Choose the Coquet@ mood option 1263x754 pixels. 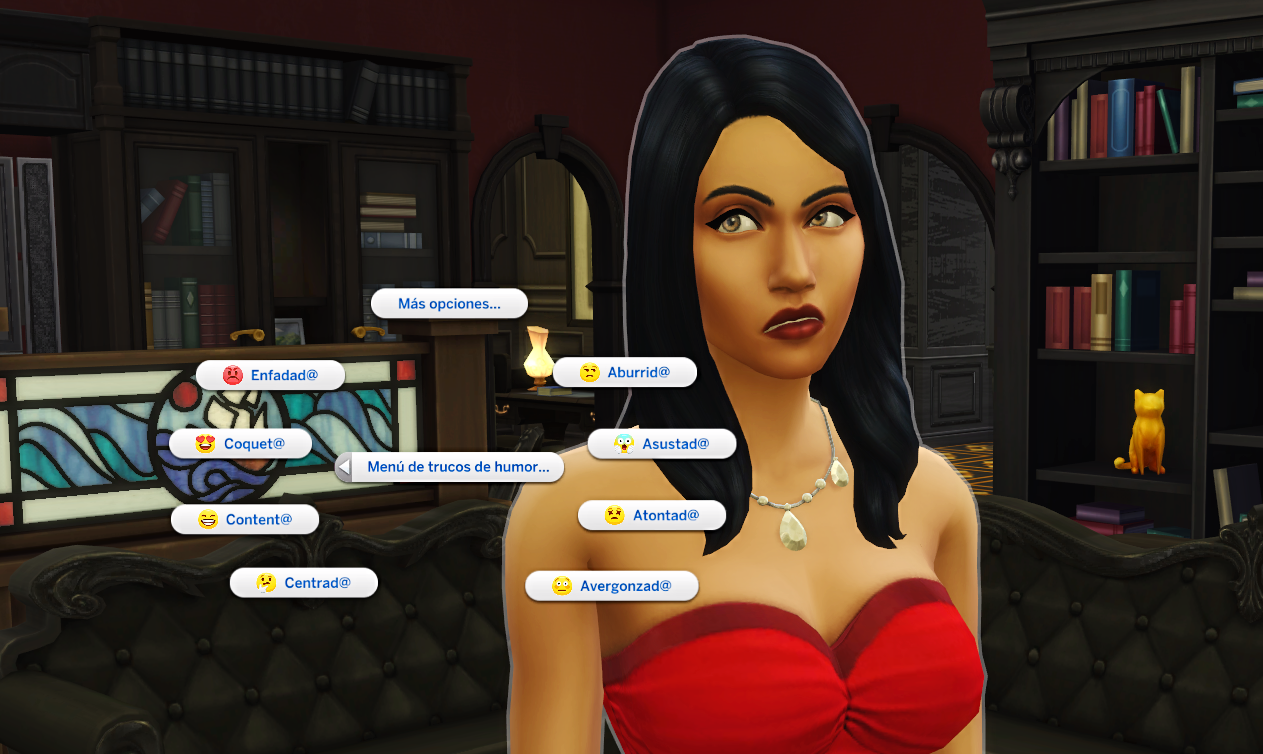coord(241,443)
